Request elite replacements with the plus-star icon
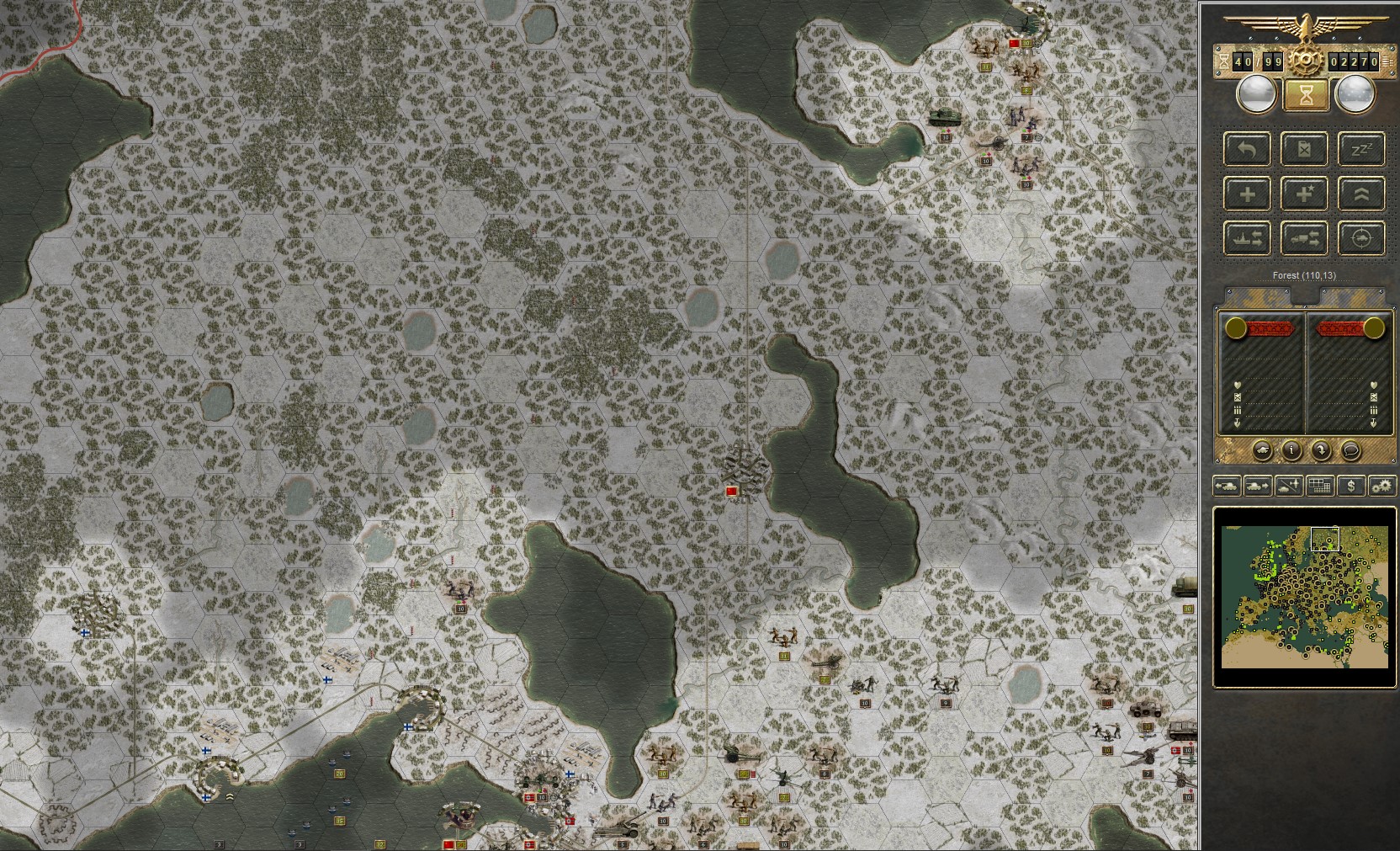This screenshot has height=851, width=1400. [1305, 194]
